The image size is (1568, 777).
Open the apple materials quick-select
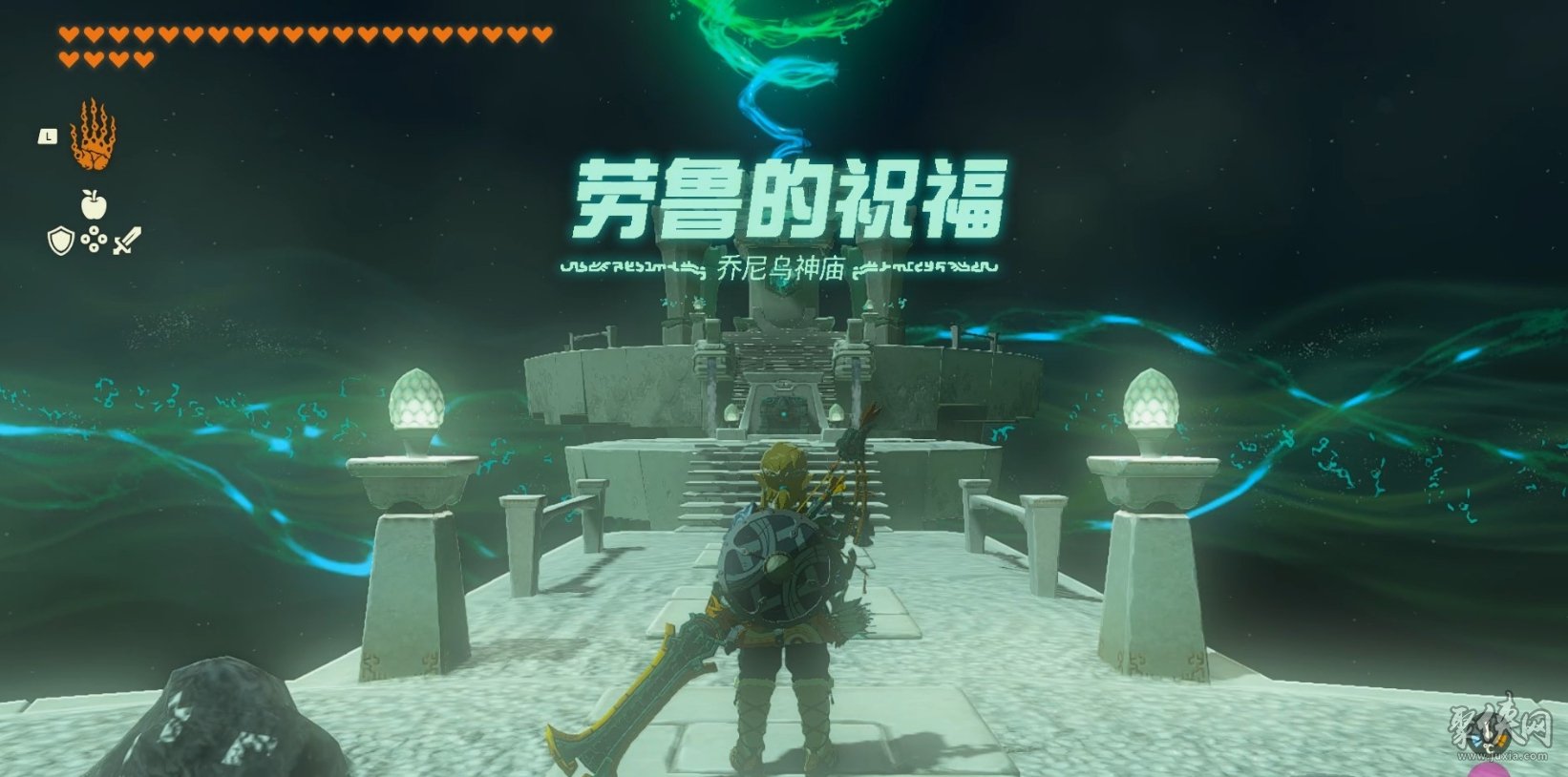(94, 203)
